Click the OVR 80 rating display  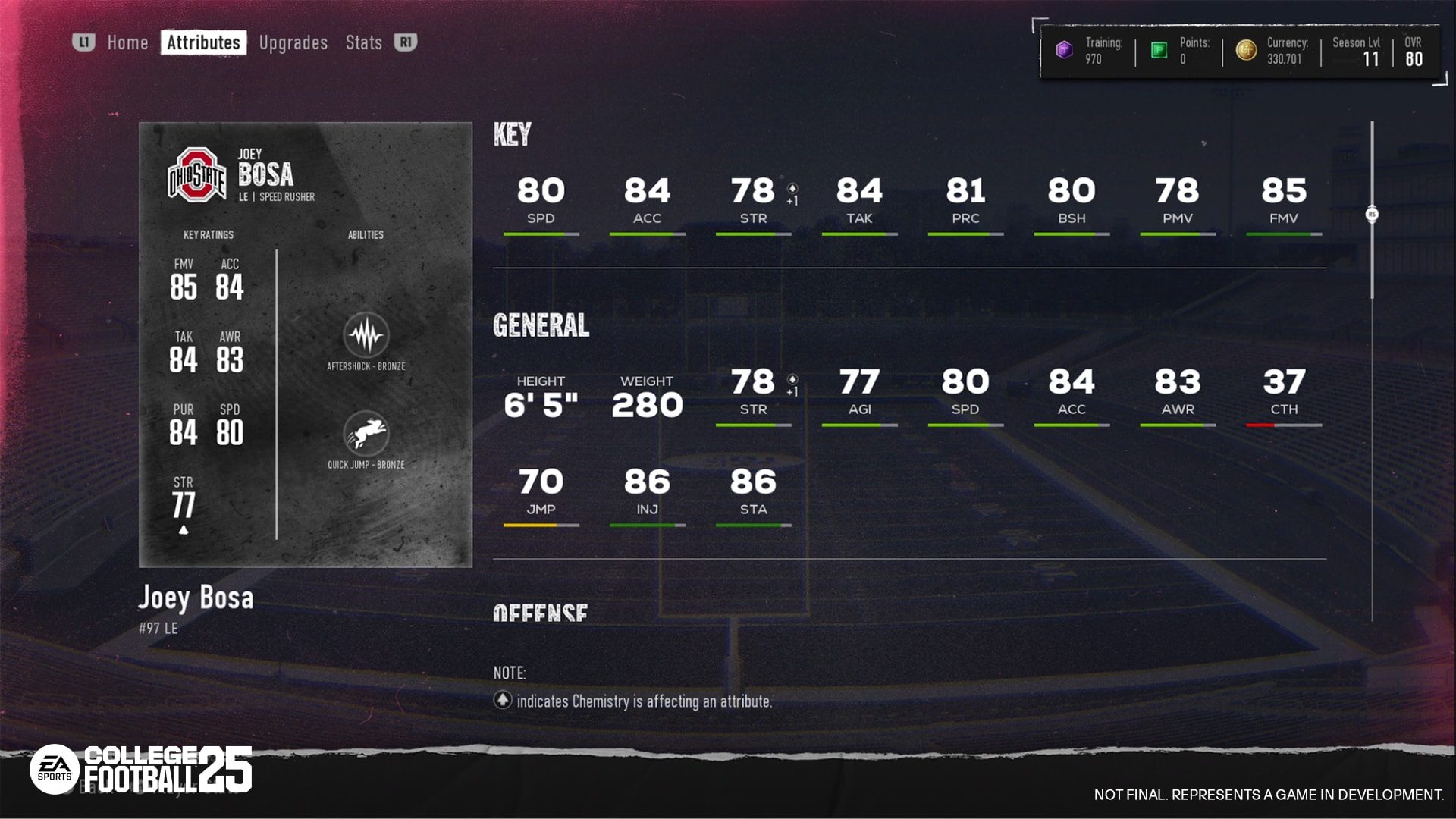(1414, 52)
